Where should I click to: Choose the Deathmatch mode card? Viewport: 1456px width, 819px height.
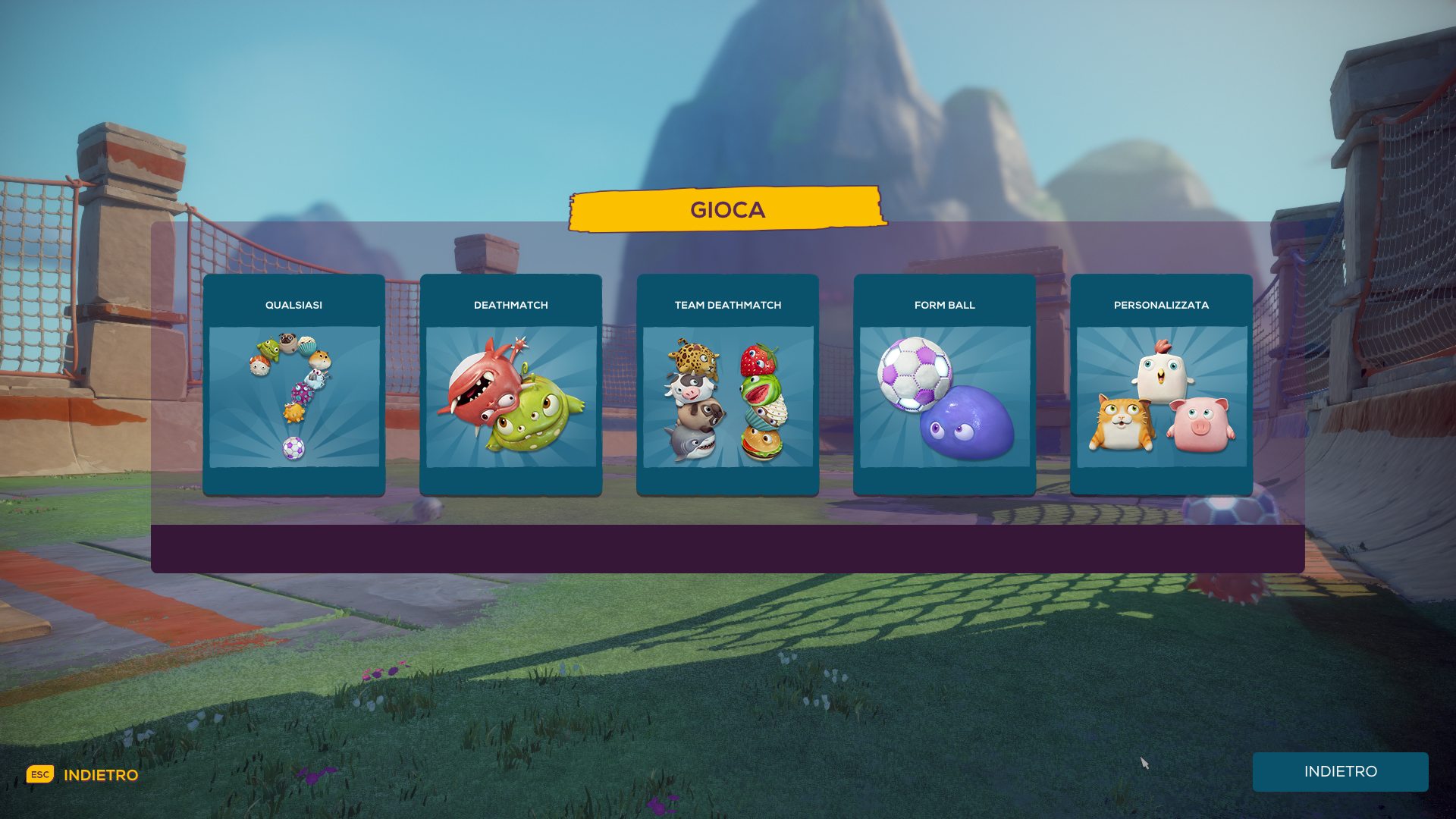(x=510, y=385)
